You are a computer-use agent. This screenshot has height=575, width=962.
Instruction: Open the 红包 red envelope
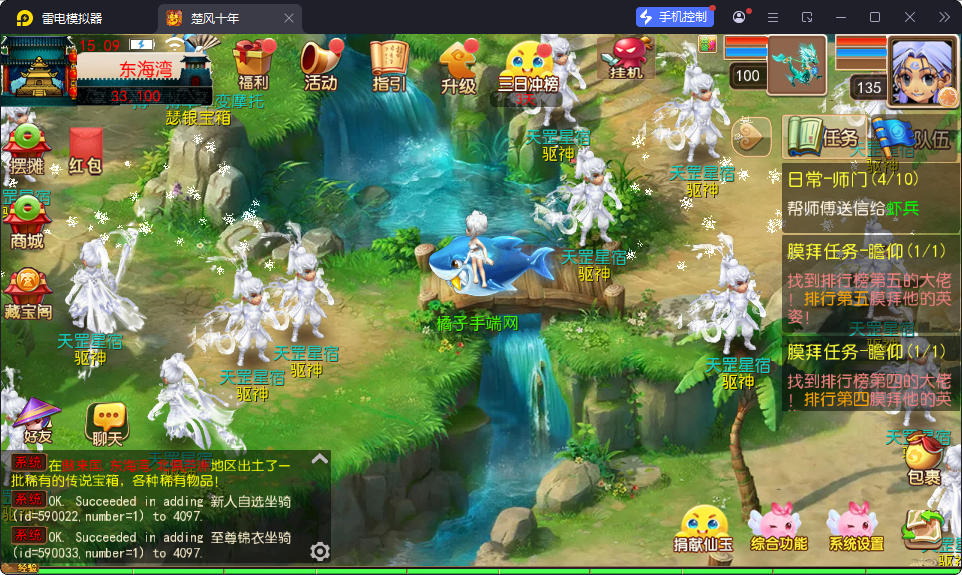(86, 152)
